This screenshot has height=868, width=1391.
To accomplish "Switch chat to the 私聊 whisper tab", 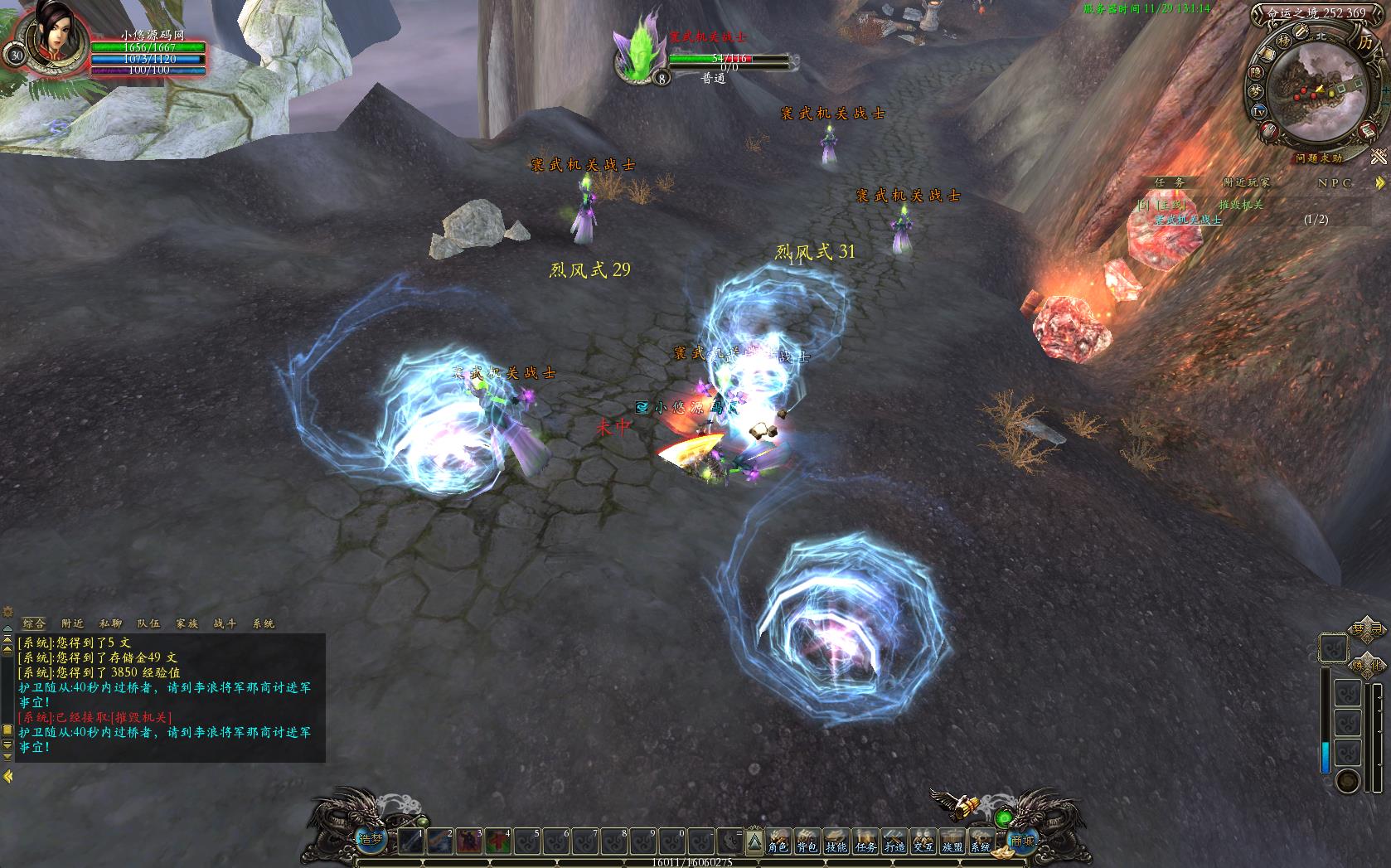I will (x=111, y=623).
